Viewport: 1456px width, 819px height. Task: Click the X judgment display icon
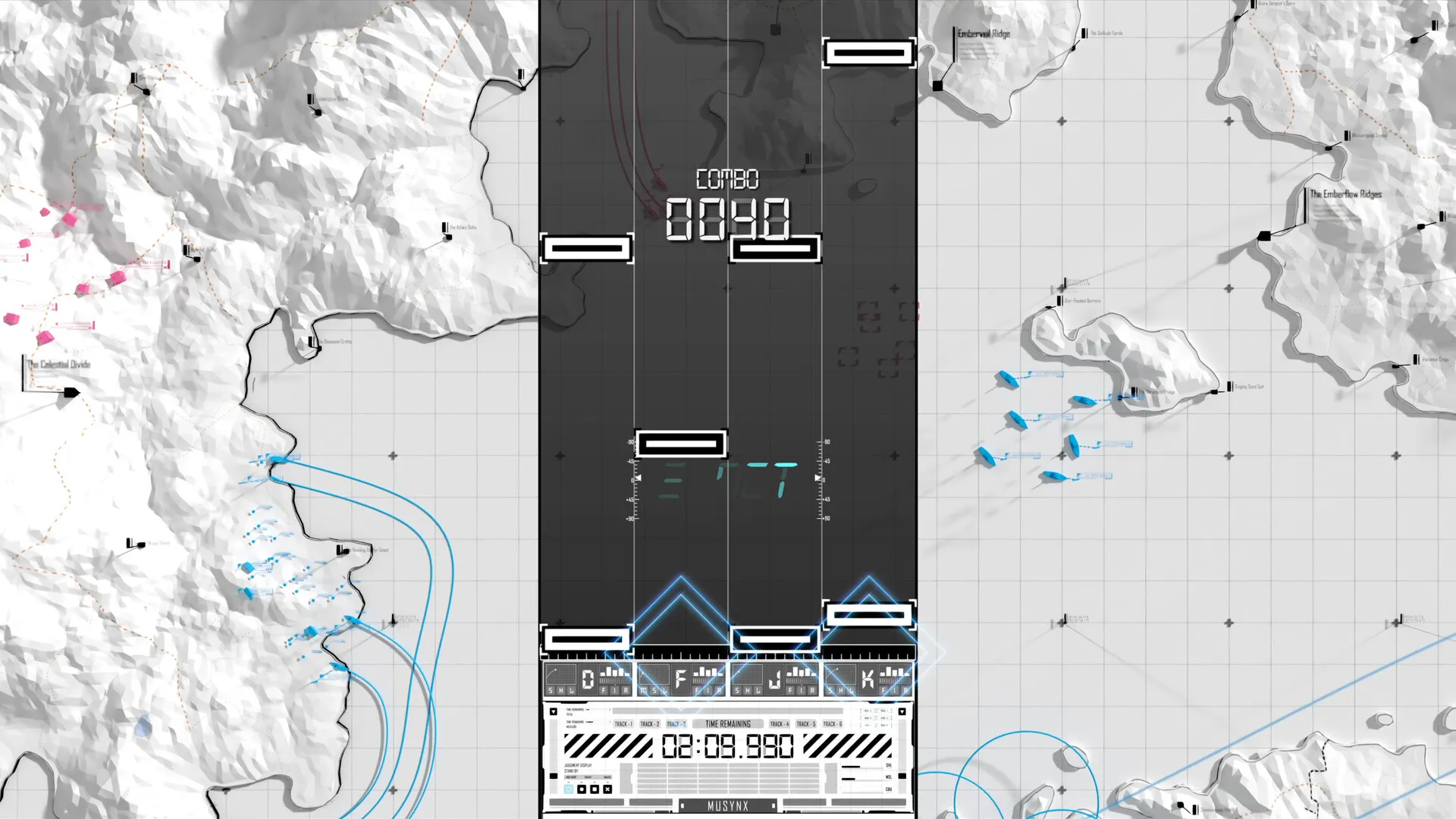tap(607, 789)
